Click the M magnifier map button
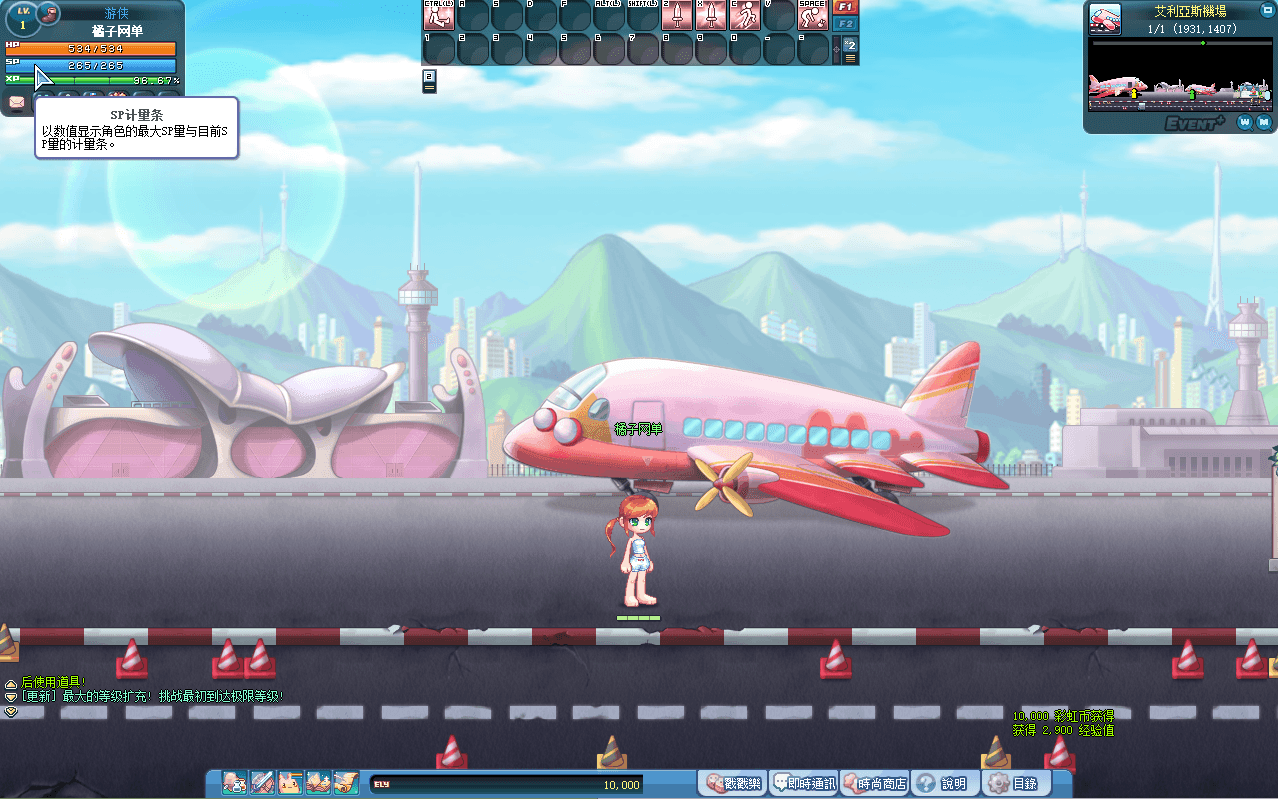The height and width of the screenshot is (799, 1278). click(1264, 122)
